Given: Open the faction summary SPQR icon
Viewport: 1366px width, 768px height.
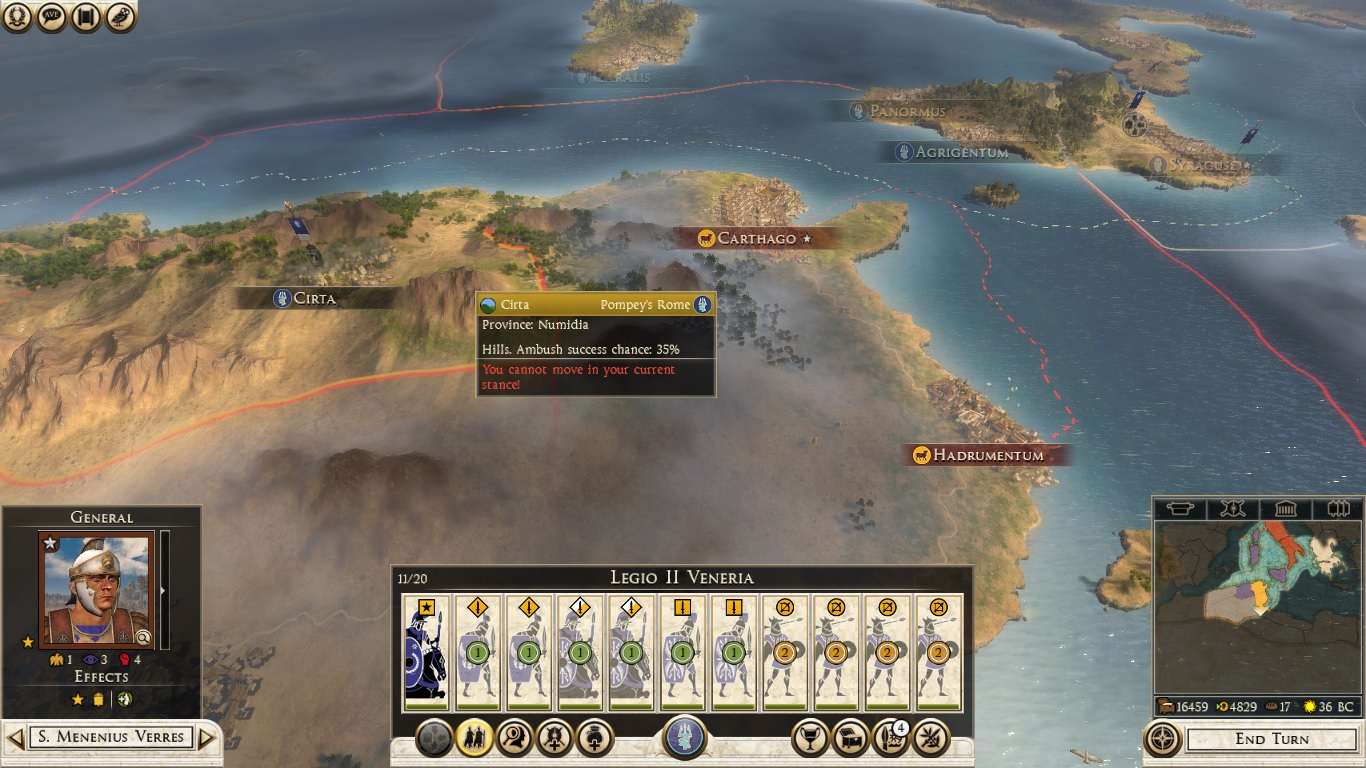Looking at the screenshot, I should pos(52,17).
